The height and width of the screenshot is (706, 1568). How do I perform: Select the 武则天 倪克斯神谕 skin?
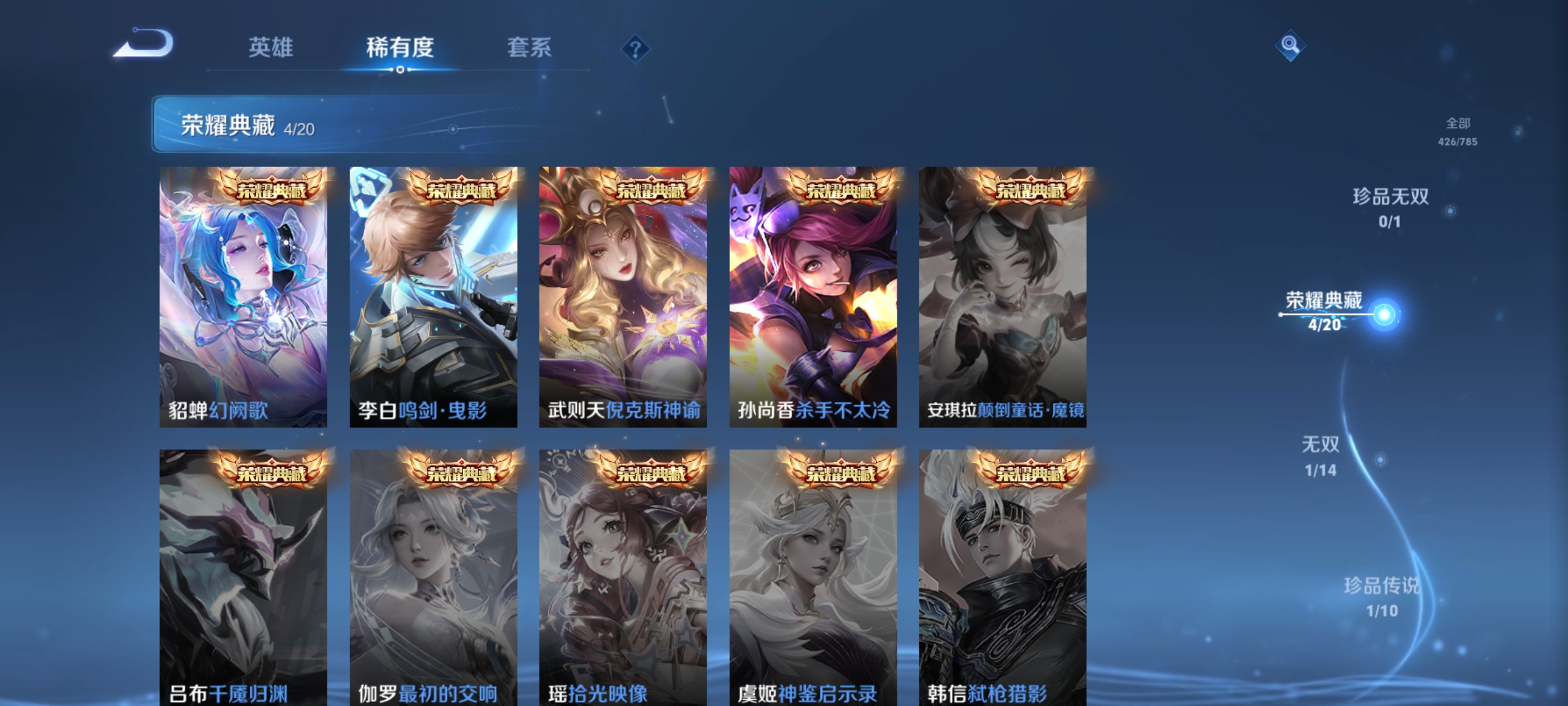point(624,299)
